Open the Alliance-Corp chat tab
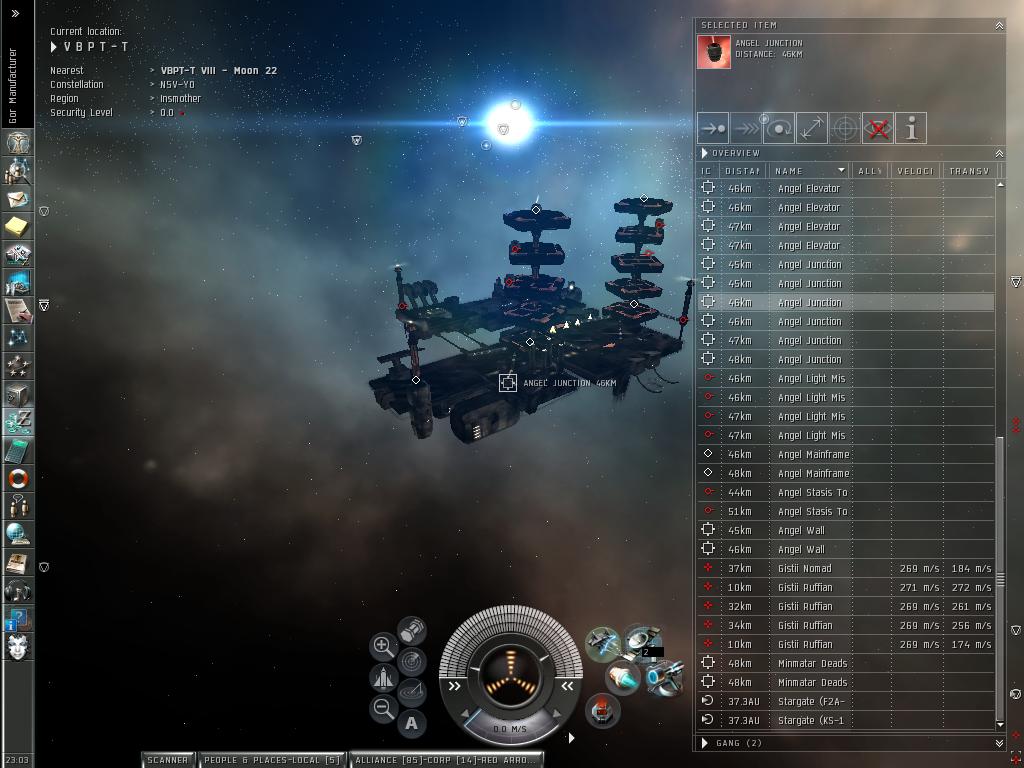The image size is (1024, 768). pyautogui.click(x=446, y=760)
